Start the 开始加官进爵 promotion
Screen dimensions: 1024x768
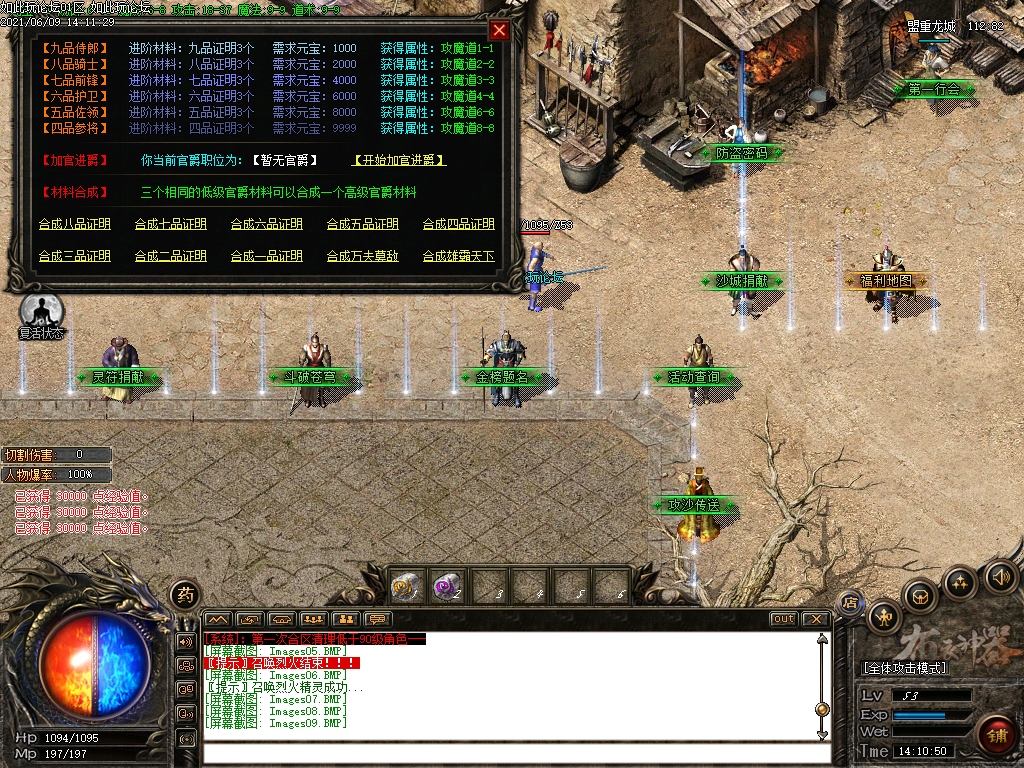(x=399, y=160)
